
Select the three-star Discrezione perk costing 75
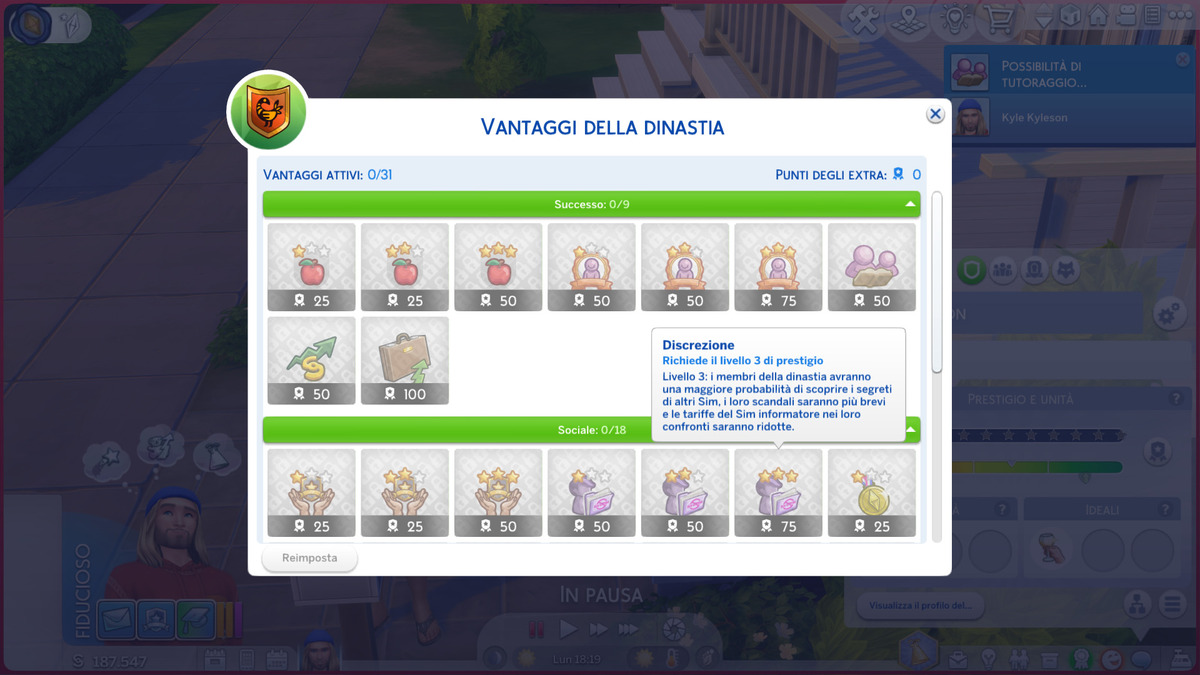pyautogui.click(x=778, y=492)
